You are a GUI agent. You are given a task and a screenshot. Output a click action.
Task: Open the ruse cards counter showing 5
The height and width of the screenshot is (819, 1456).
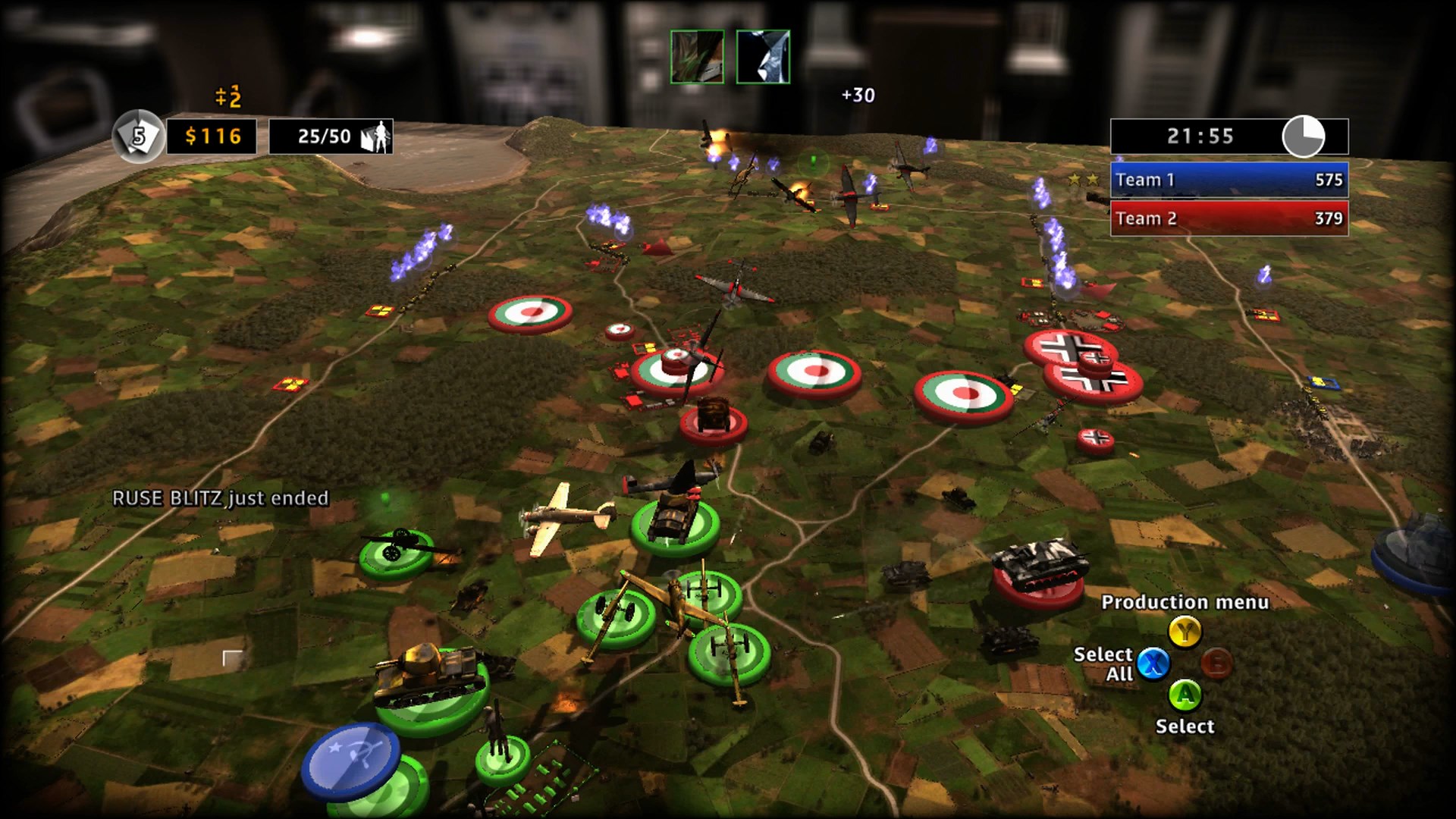[x=138, y=136]
